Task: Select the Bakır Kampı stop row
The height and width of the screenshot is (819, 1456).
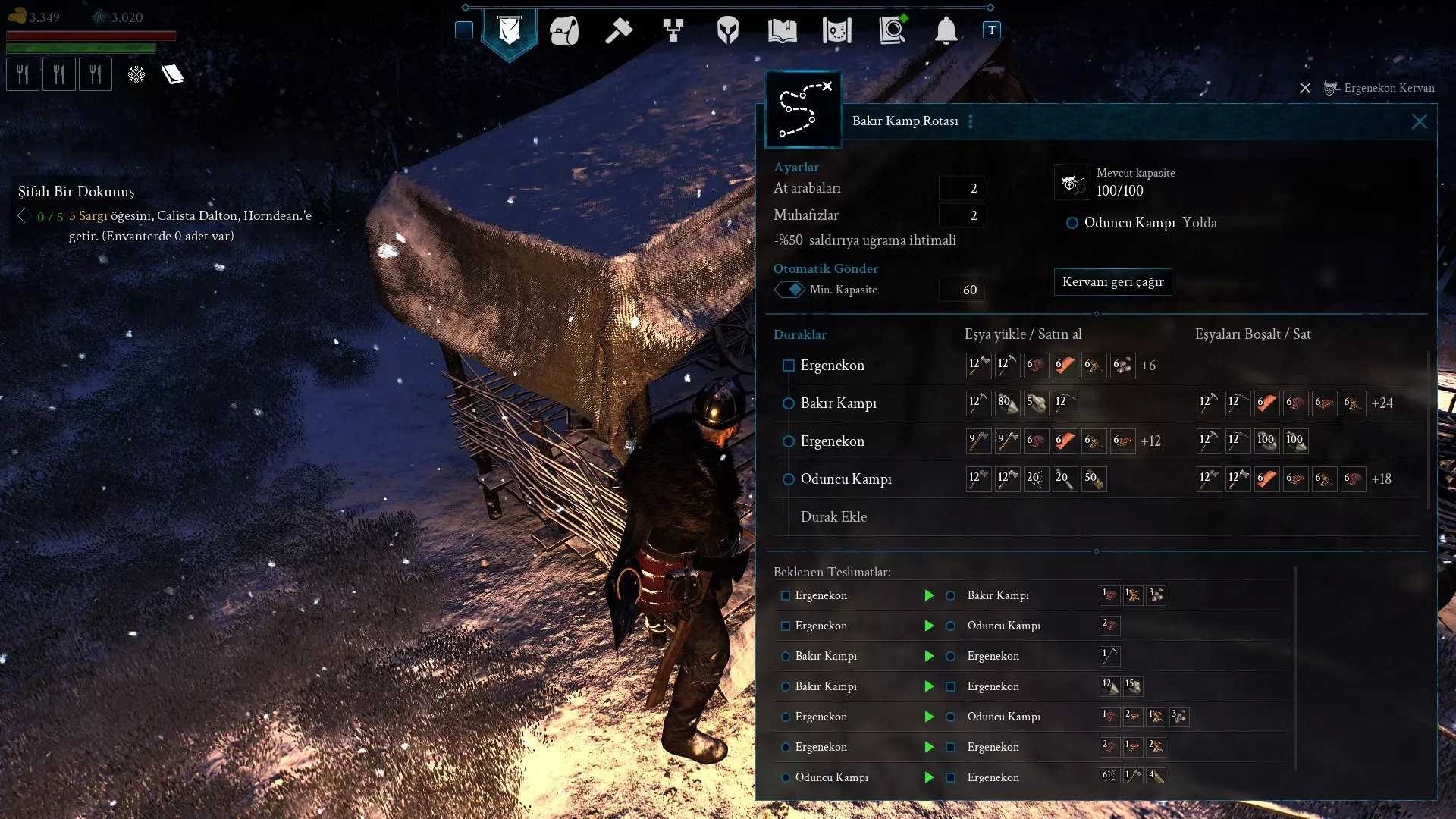Action: pyautogui.click(x=838, y=403)
